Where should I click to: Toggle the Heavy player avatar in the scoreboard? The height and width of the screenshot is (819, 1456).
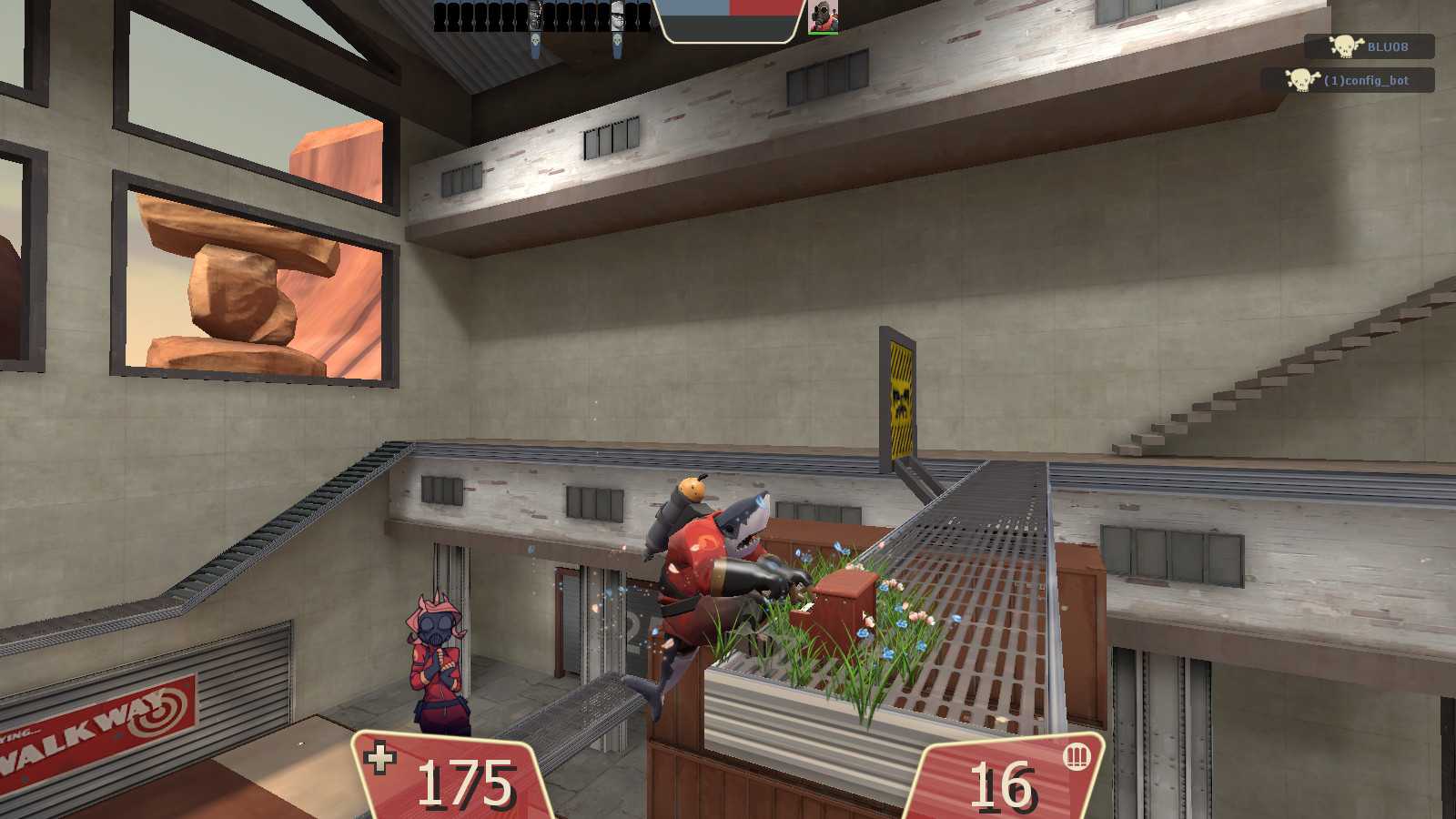pos(535,14)
